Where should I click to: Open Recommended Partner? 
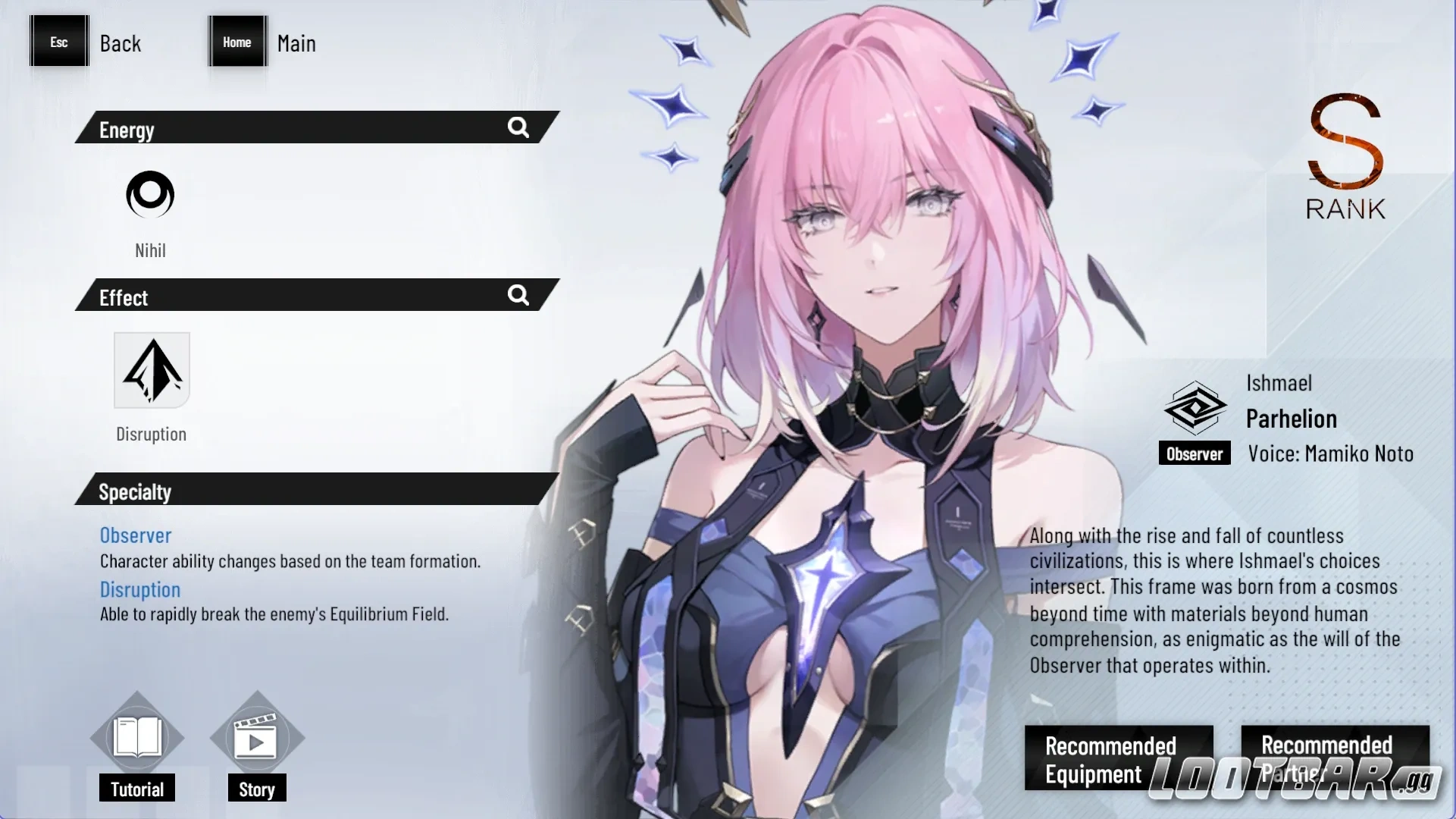pos(1335,758)
